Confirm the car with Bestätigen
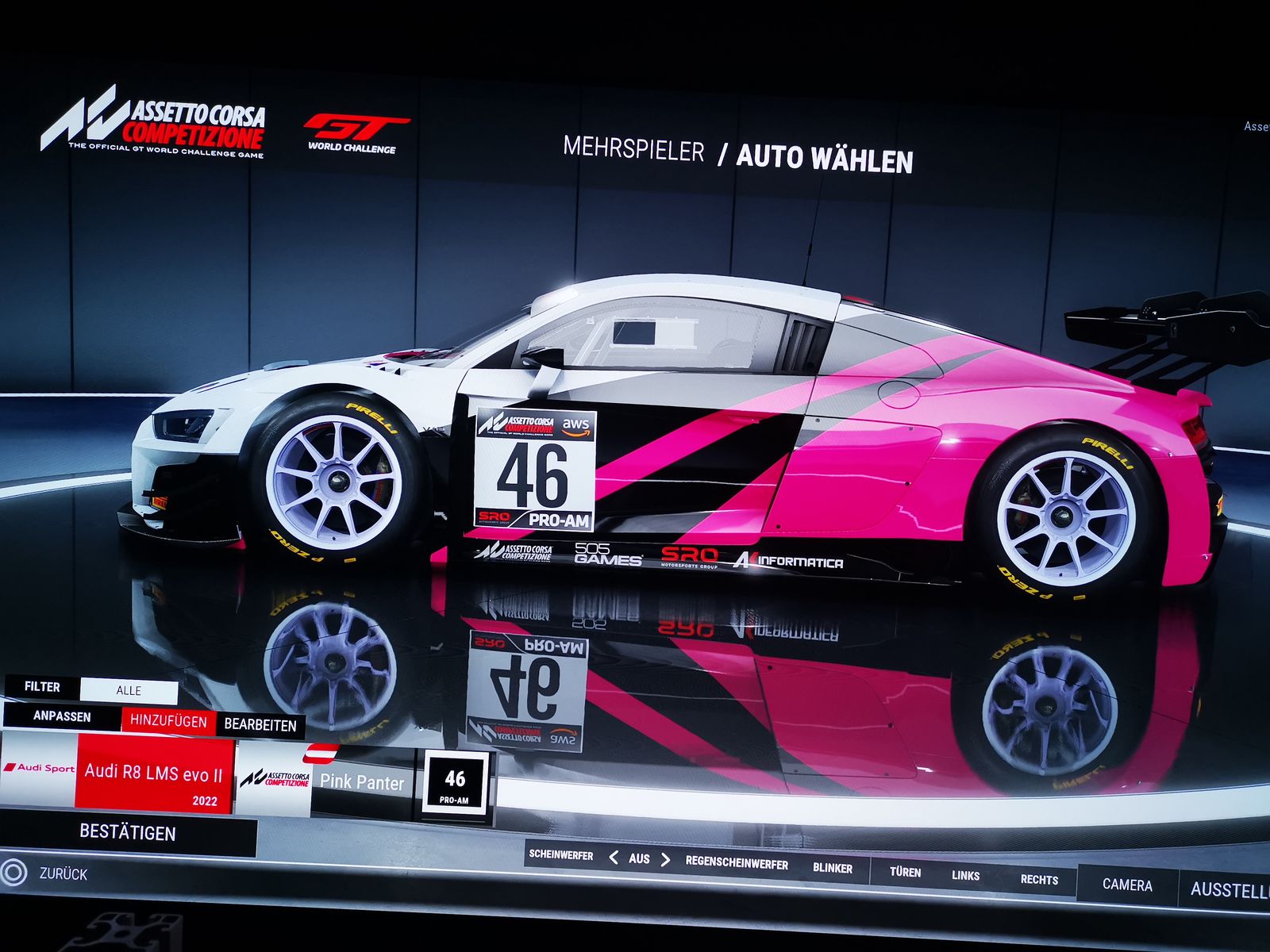Image resolution: width=1270 pixels, height=952 pixels. click(x=127, y=833)
